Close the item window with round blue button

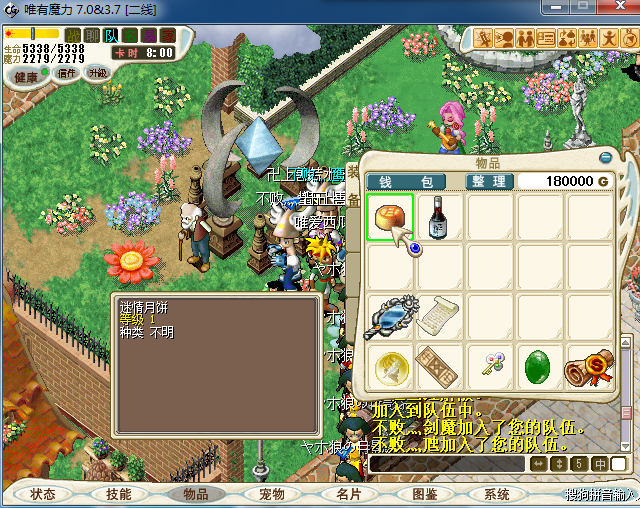click(x=605, y=157)
